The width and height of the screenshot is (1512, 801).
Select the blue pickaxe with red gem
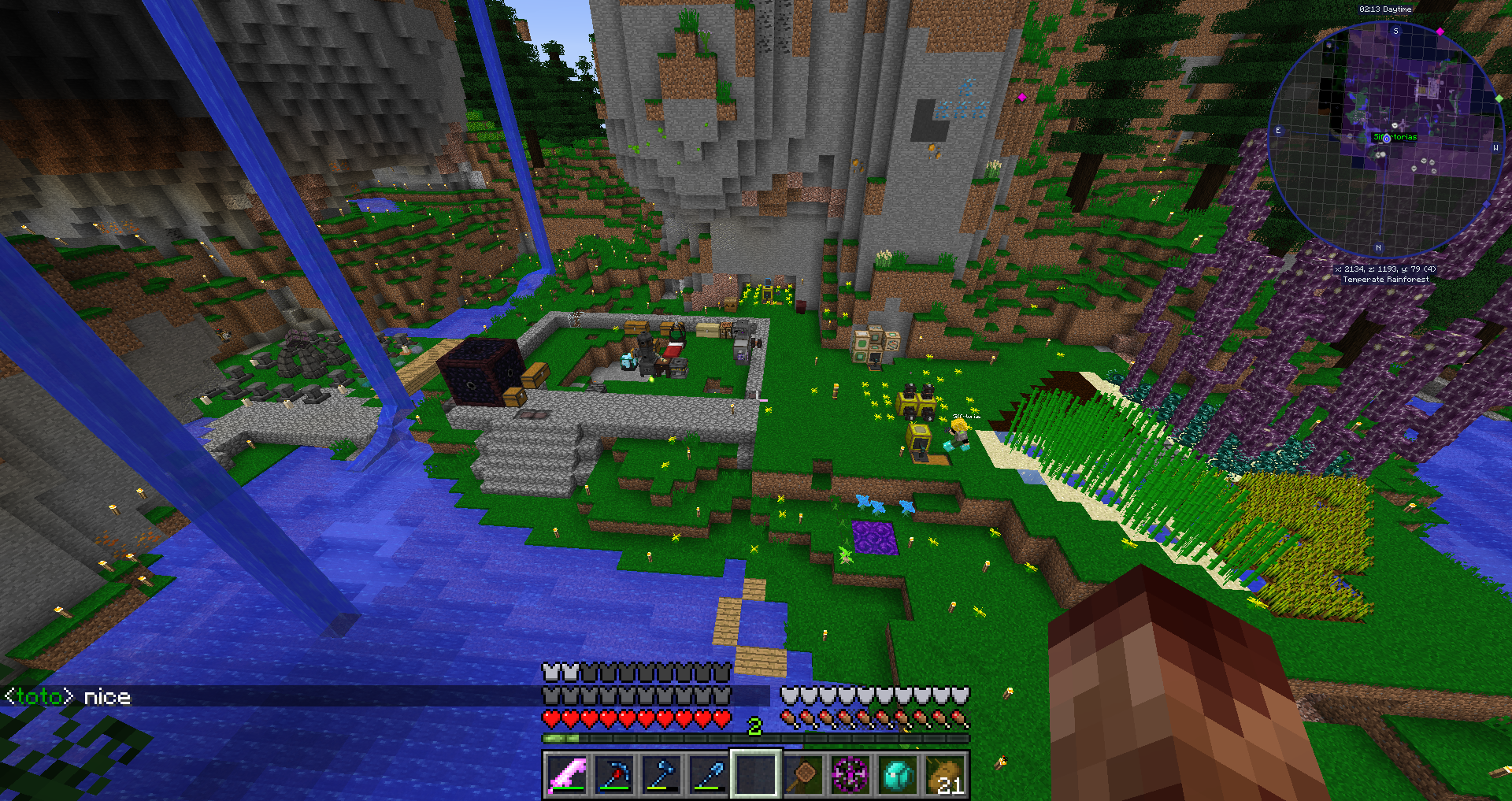[614, 775]
